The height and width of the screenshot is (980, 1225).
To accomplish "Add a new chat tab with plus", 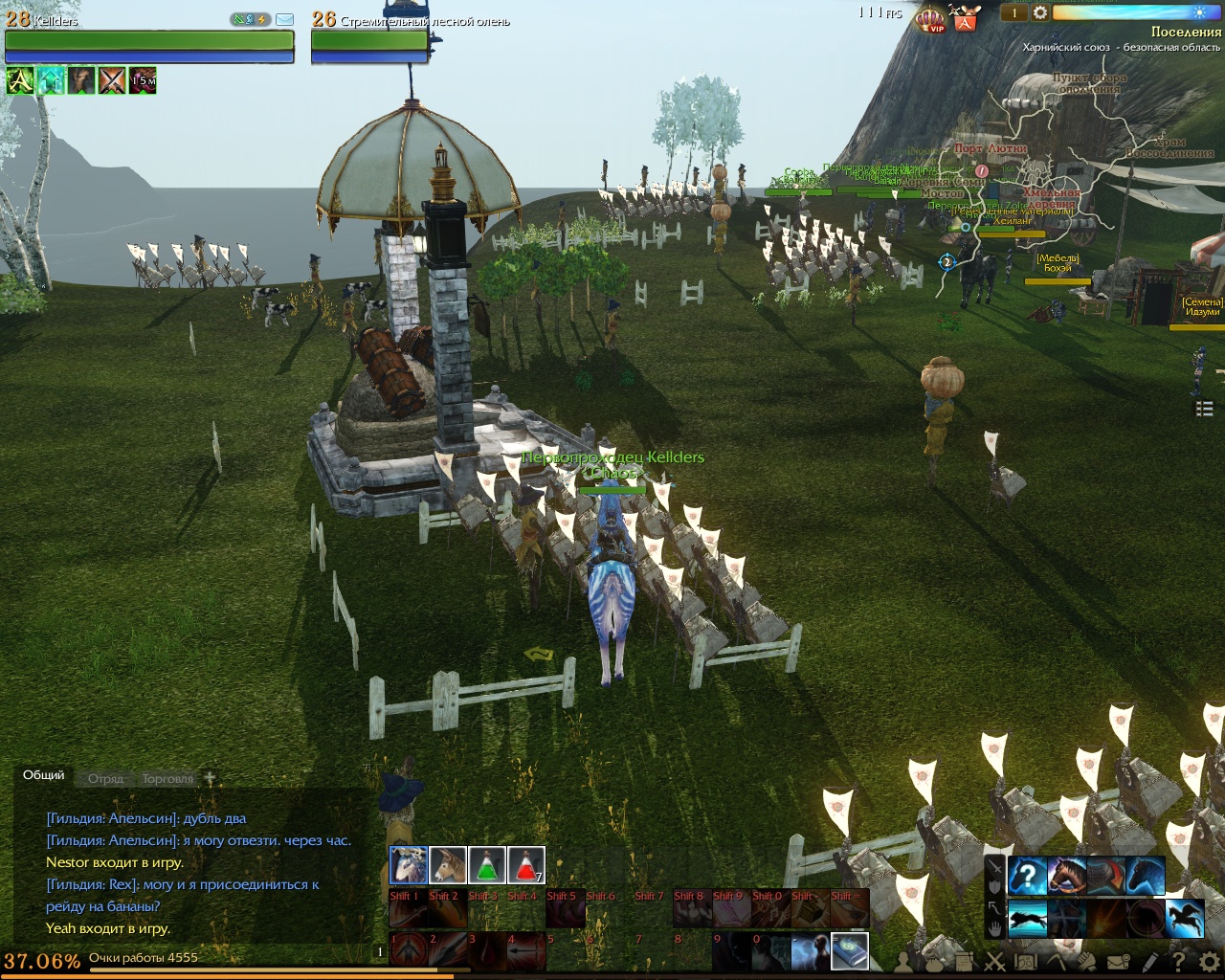I will 211,778.
